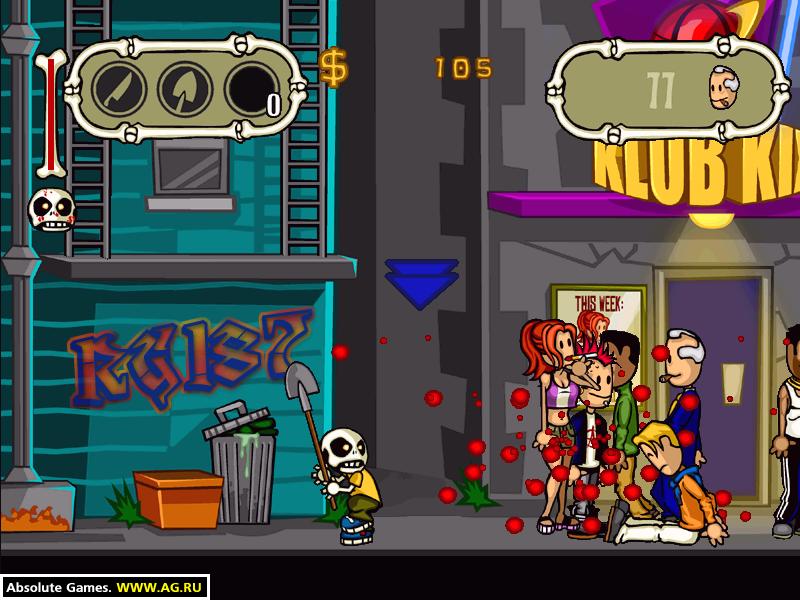Select the shovel weapon slot
The width and height of the screenshot is (800, 600).
[186, 90]
